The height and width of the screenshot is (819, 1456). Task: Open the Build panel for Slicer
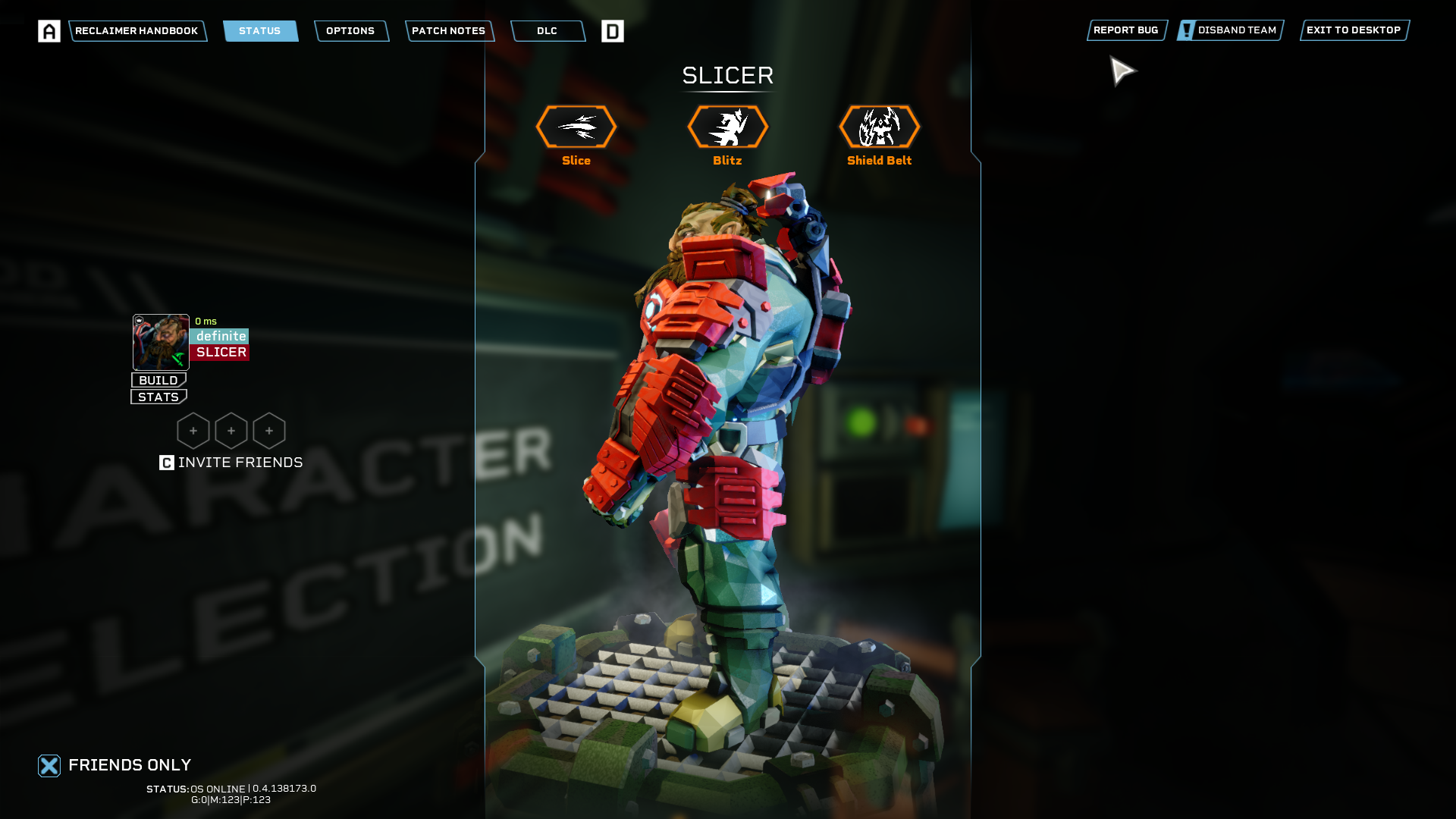click(158, 380)
